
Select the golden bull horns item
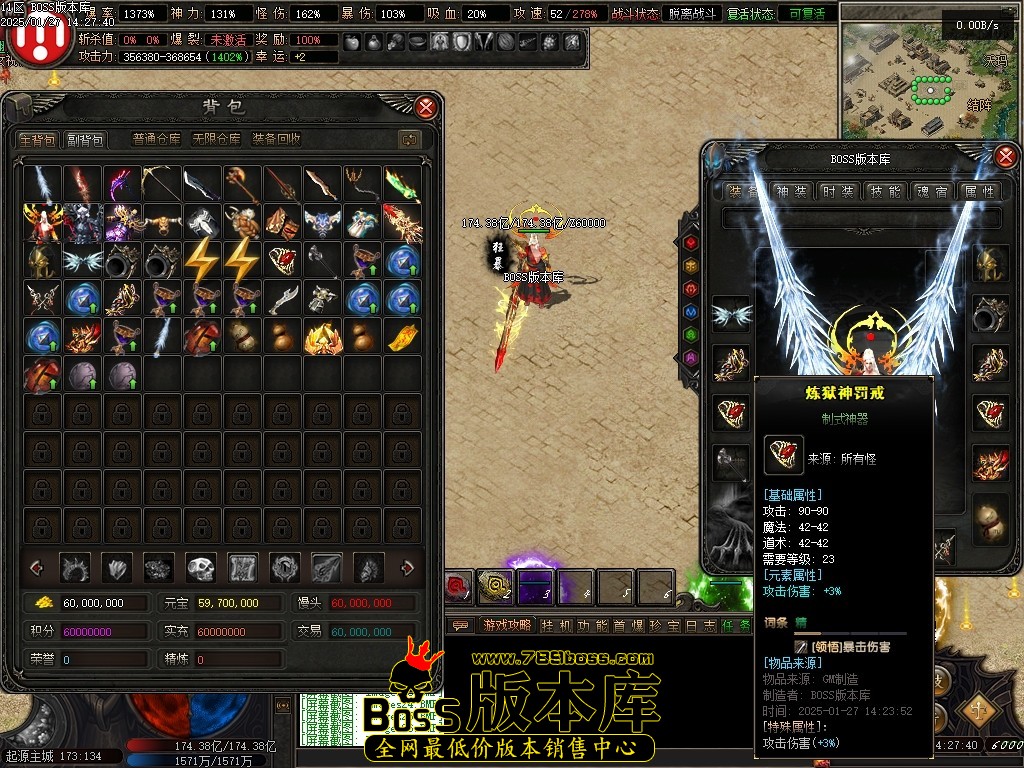coord(163,222)
